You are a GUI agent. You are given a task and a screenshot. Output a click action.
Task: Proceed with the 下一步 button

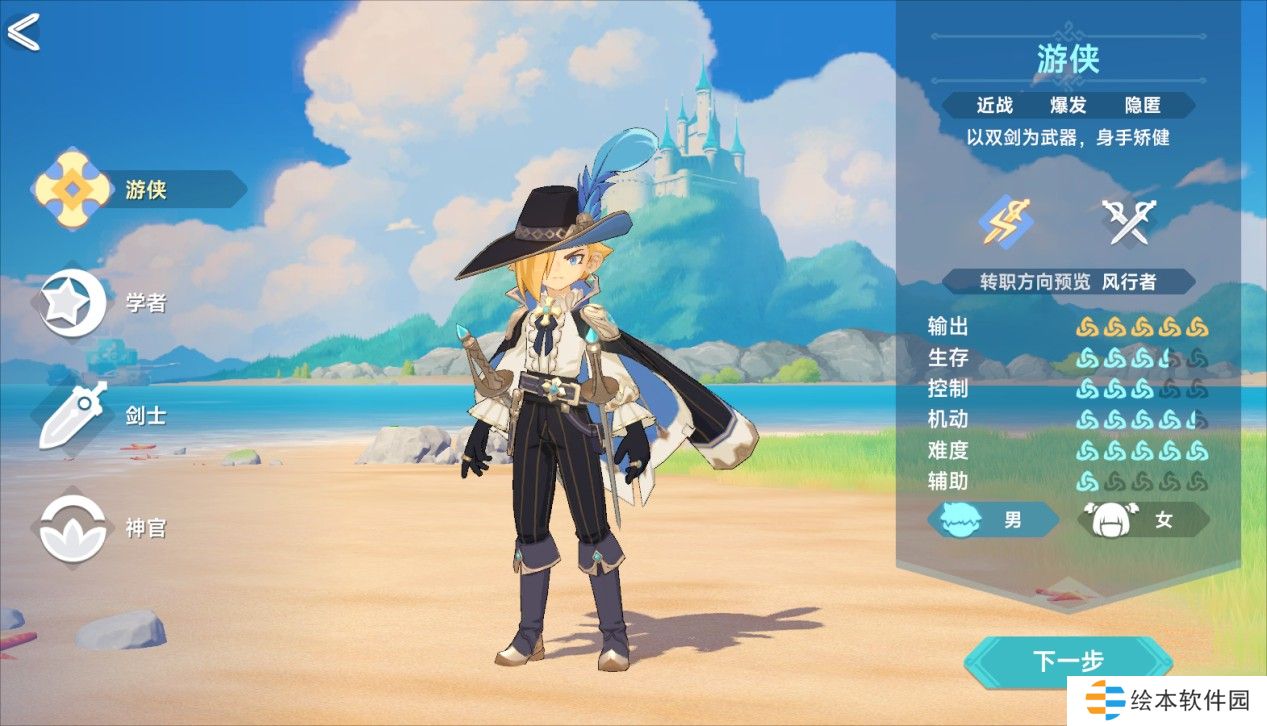point(1067,661)
